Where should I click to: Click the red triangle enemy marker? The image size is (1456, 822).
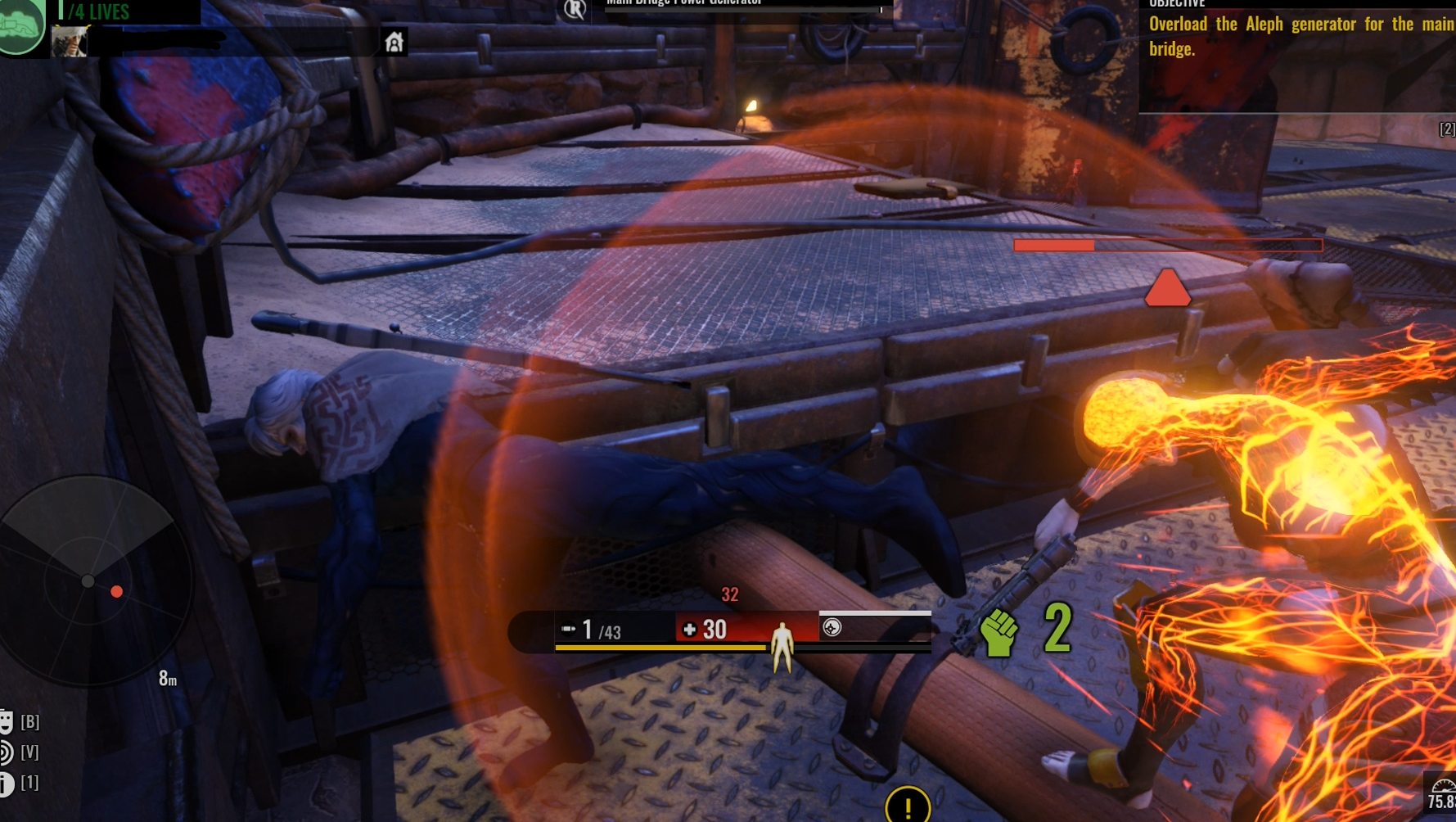coord(1167,289)
